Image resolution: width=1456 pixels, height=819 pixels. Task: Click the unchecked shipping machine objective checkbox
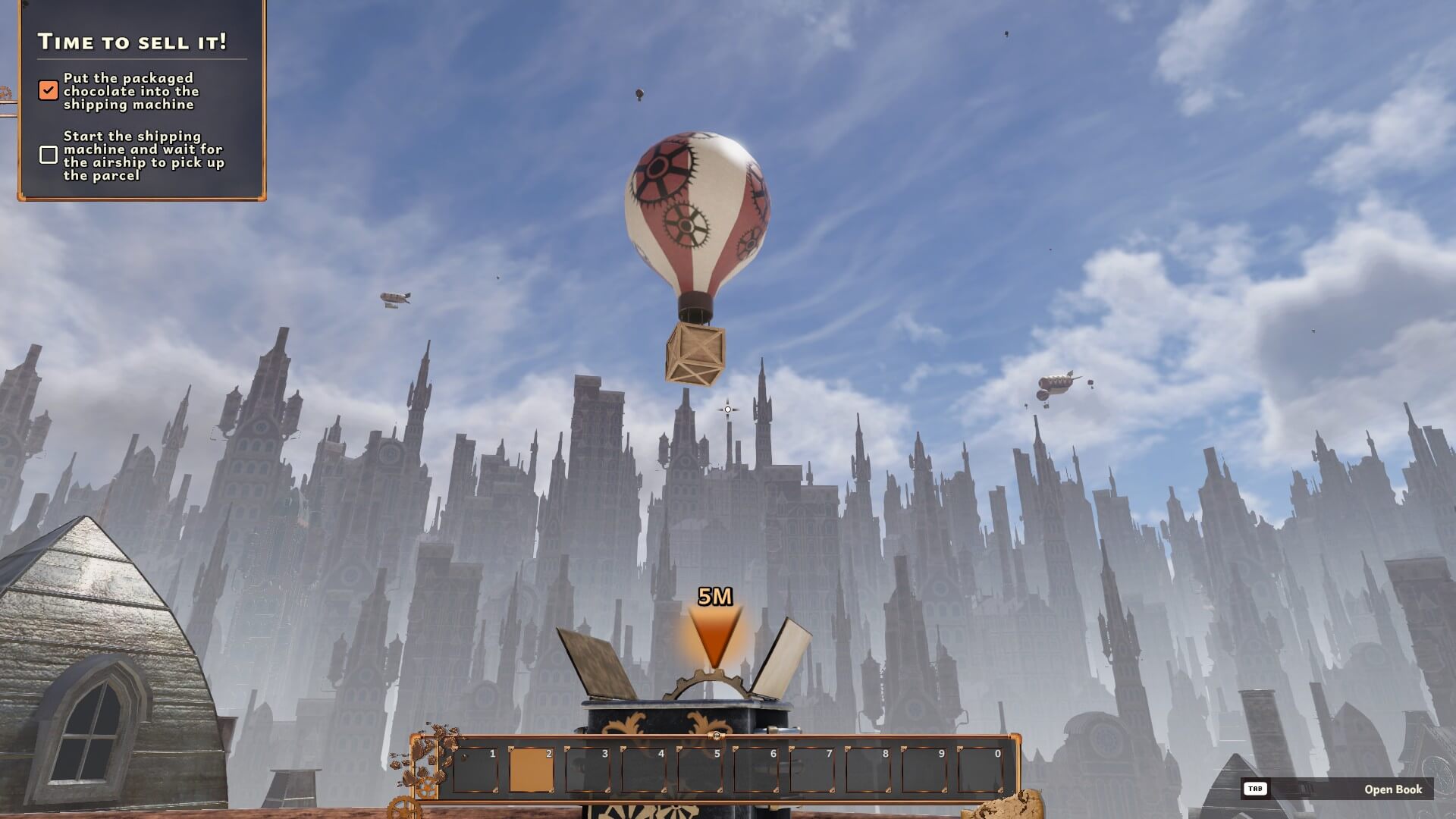[49, 155]
